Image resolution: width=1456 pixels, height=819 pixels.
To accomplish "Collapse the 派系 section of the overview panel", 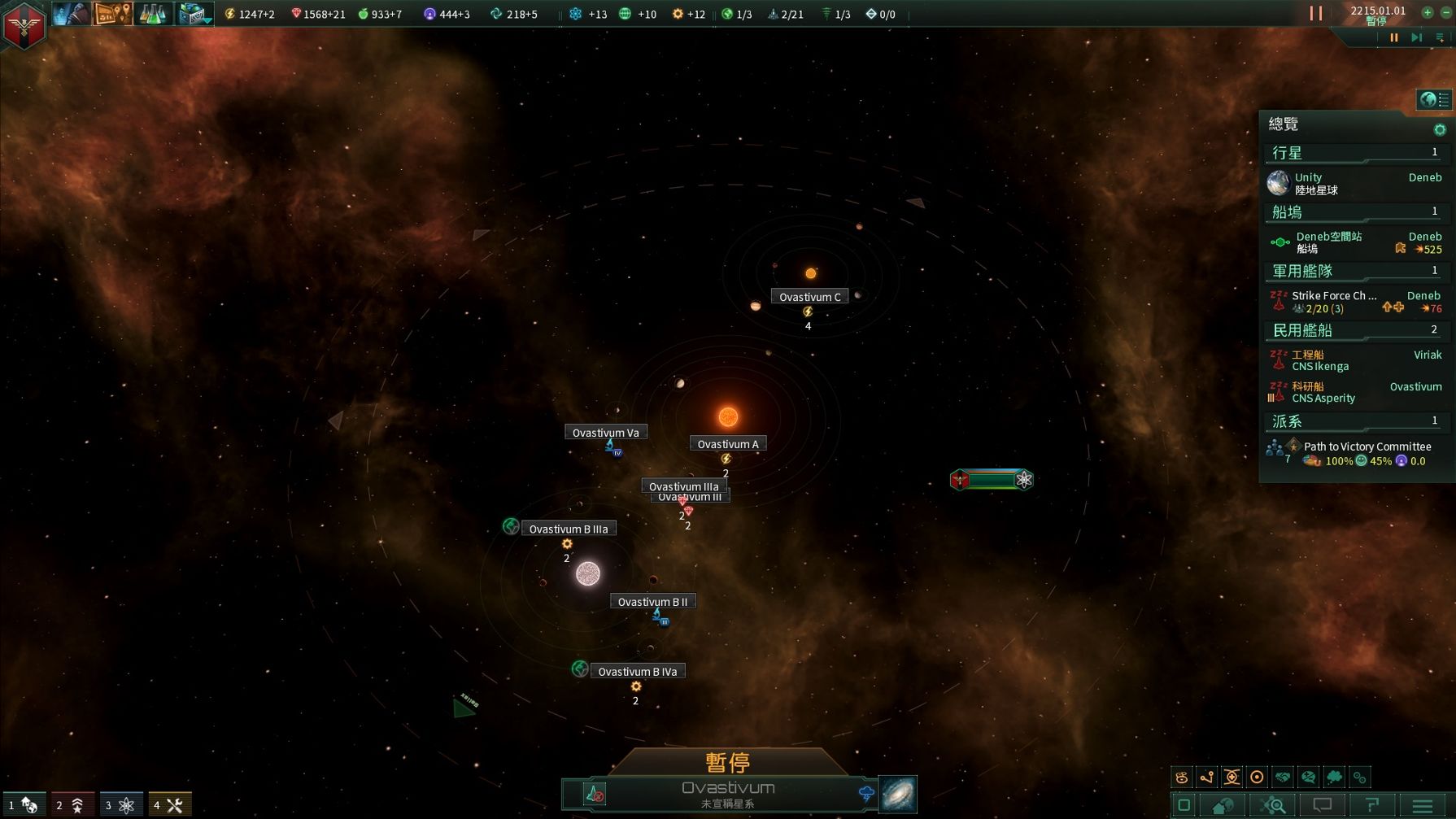I will click(1353, 420).
